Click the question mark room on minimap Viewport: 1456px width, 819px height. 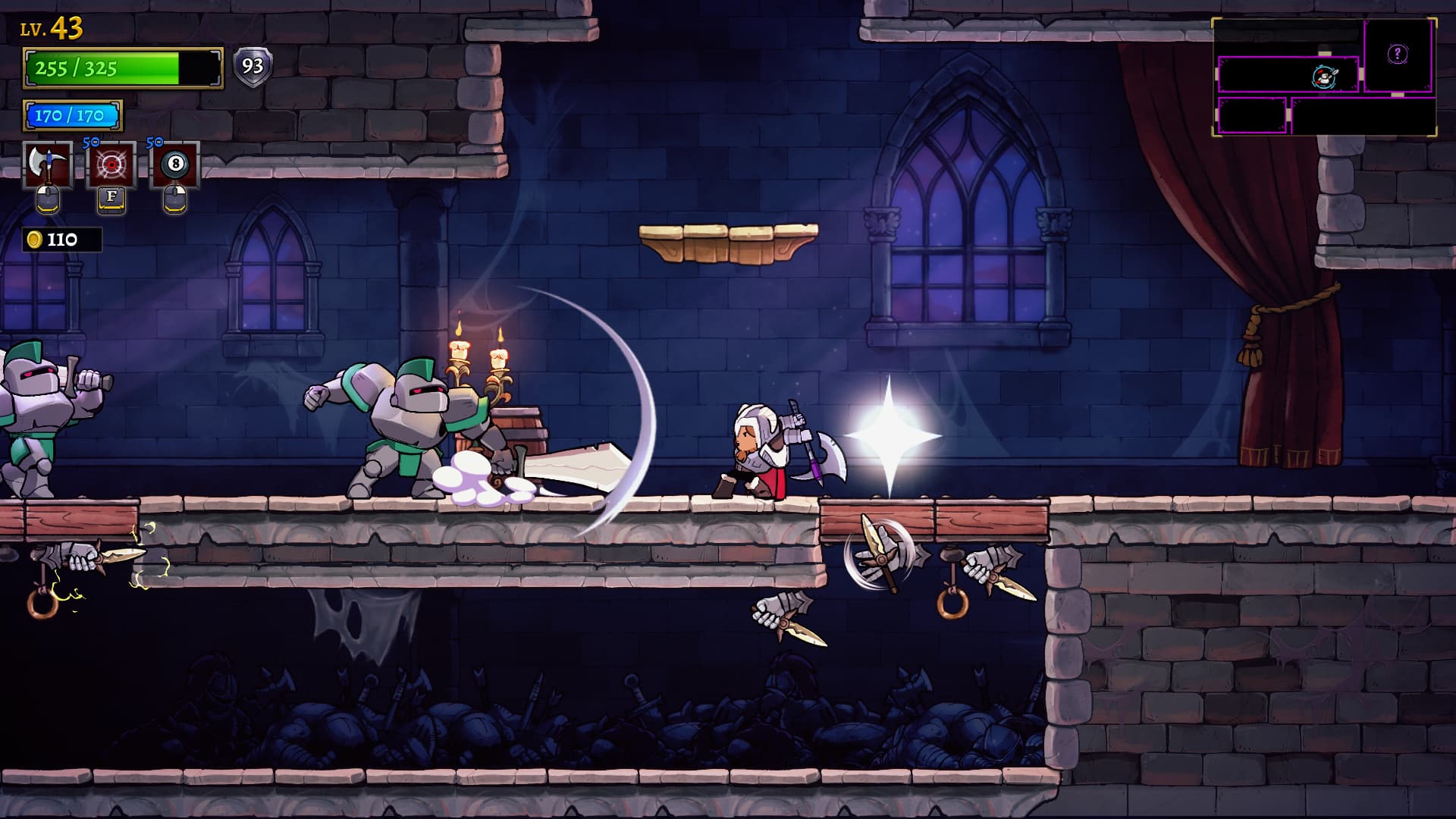[1398, 54]
